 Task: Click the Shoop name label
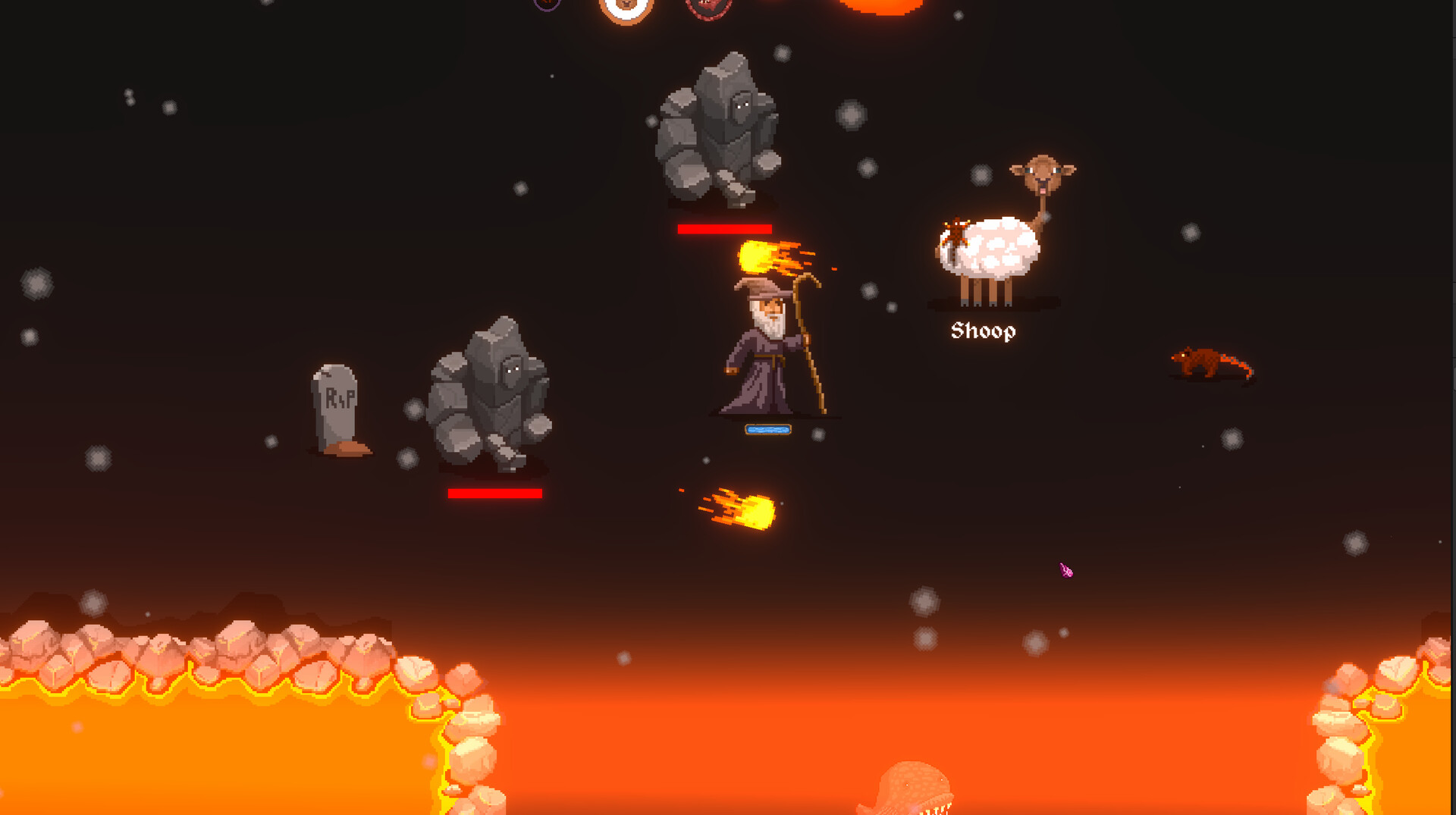pyautogui.click(x=983, y=330)
